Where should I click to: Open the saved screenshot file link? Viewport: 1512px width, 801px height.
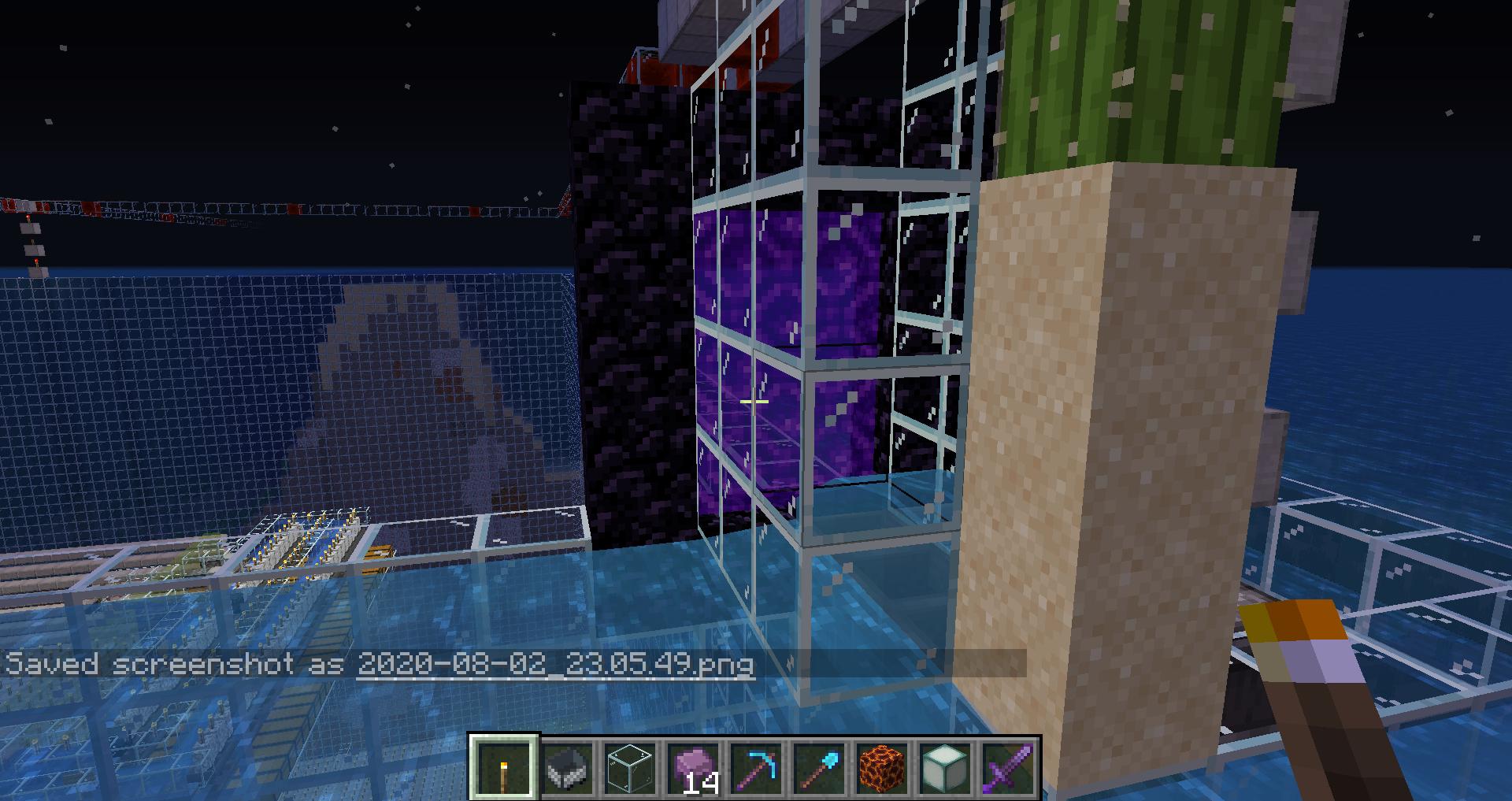coord(555,665)
